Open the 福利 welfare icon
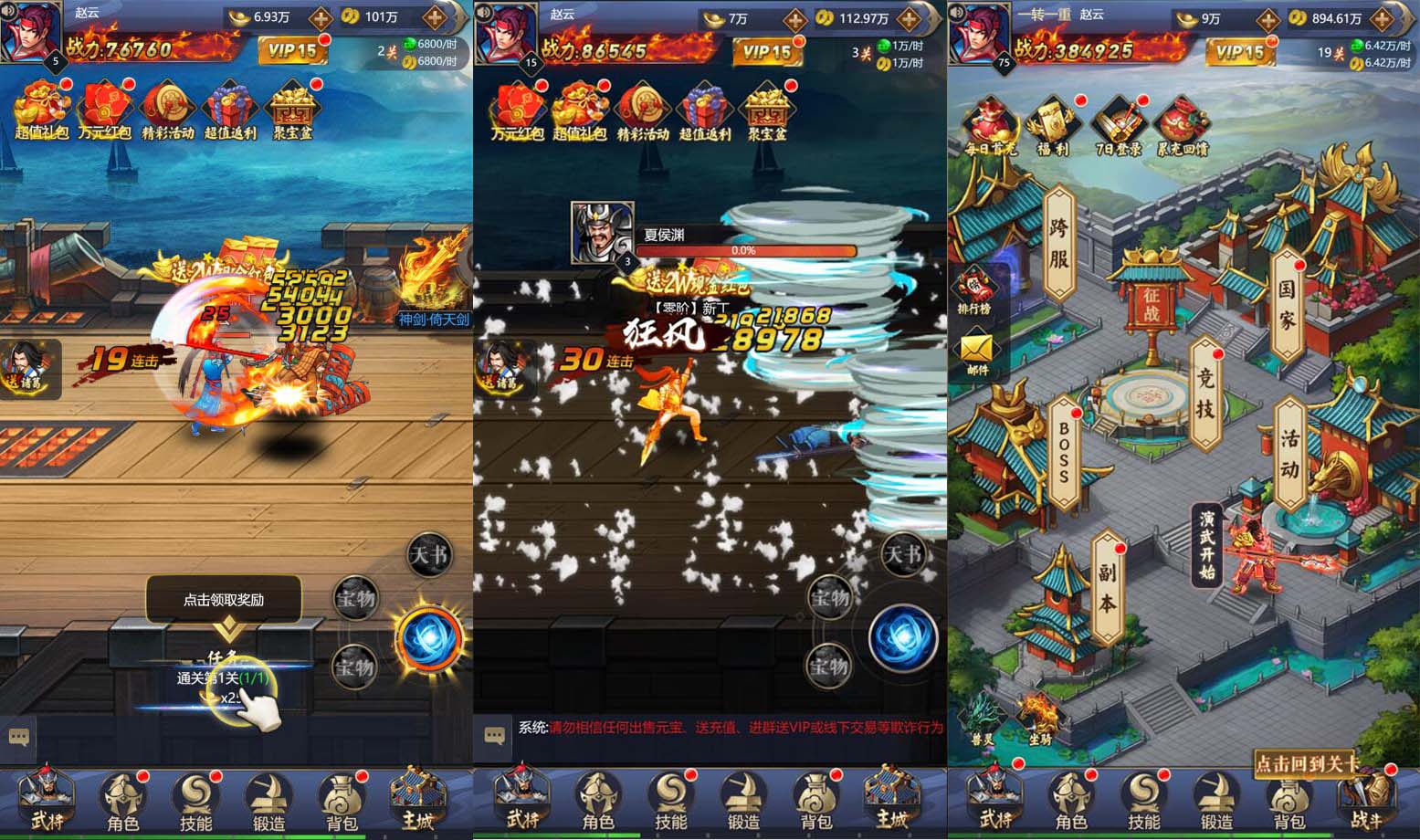 coord(1052,128)
